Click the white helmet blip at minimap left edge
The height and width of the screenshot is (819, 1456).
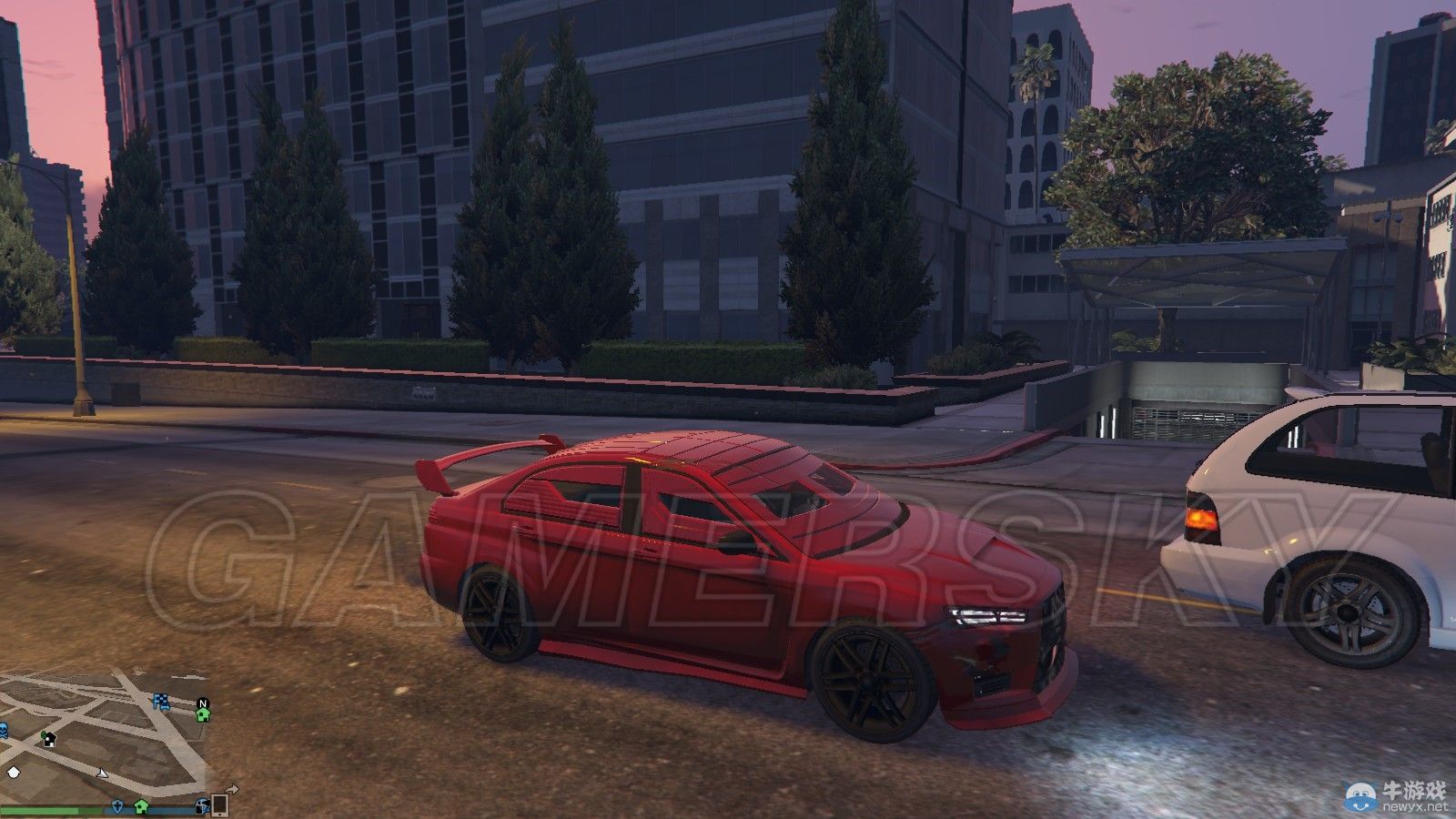[13, 773]
